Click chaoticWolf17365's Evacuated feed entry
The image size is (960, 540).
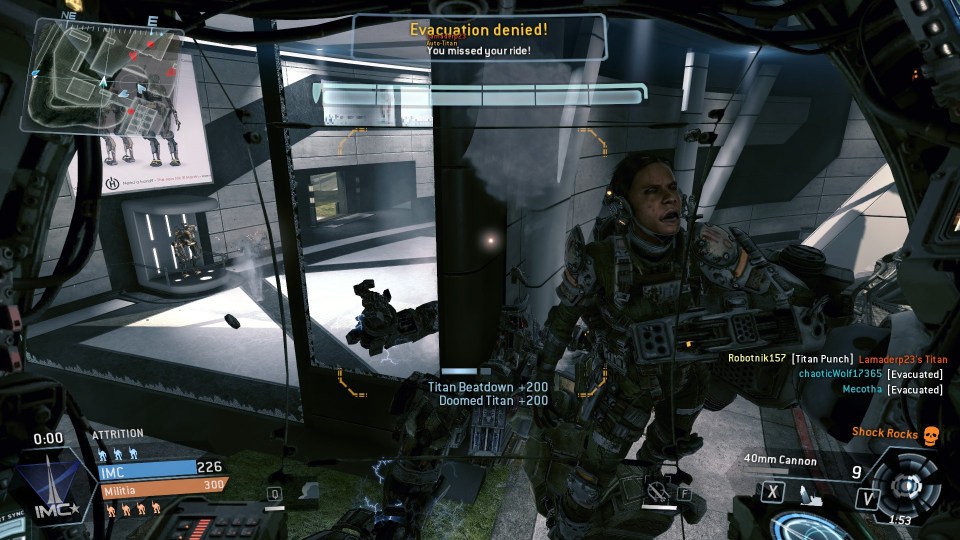tap(870, 374)
